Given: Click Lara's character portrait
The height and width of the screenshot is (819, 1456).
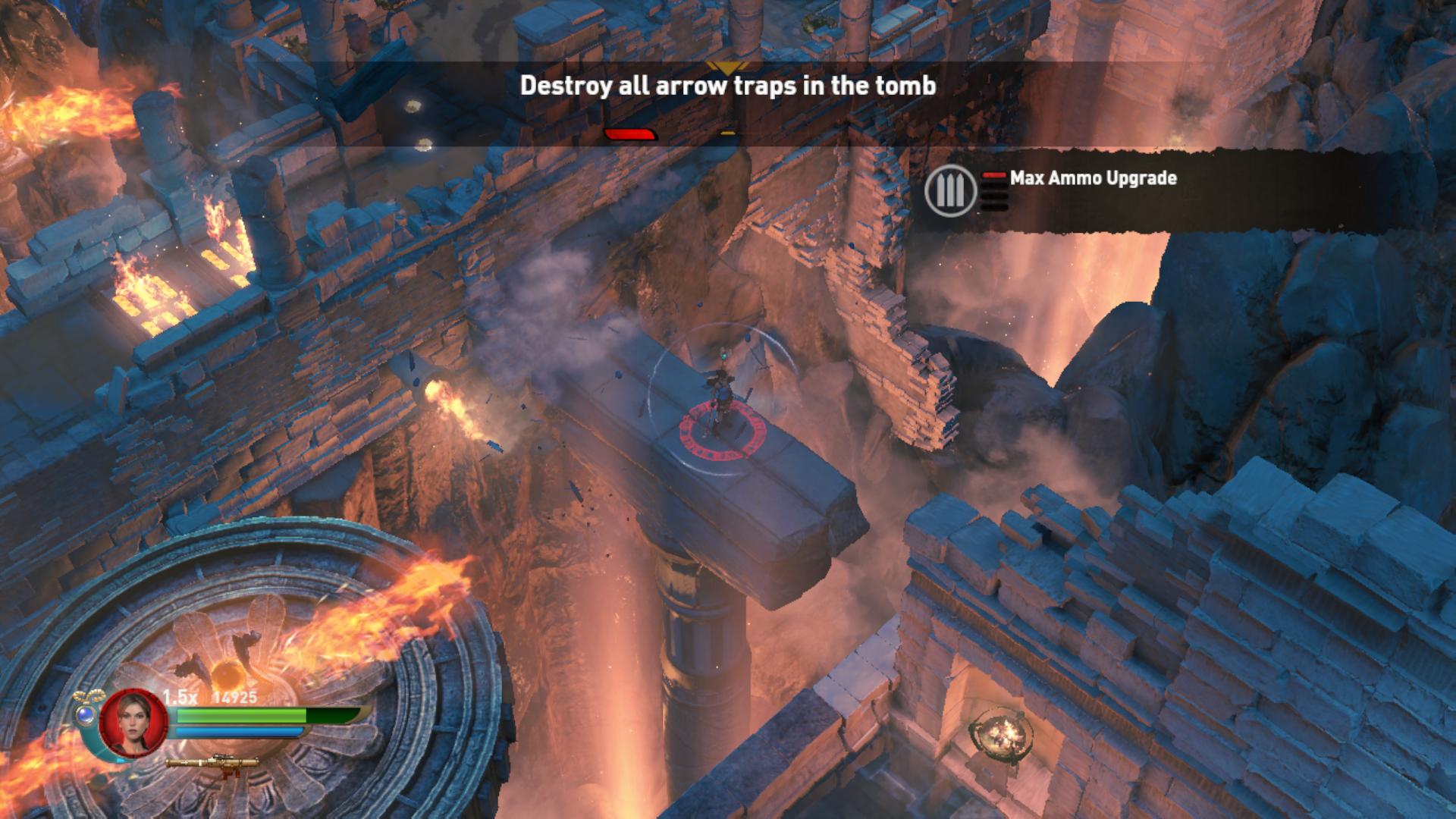Looking at the screenshot, I should click(124, 723).
